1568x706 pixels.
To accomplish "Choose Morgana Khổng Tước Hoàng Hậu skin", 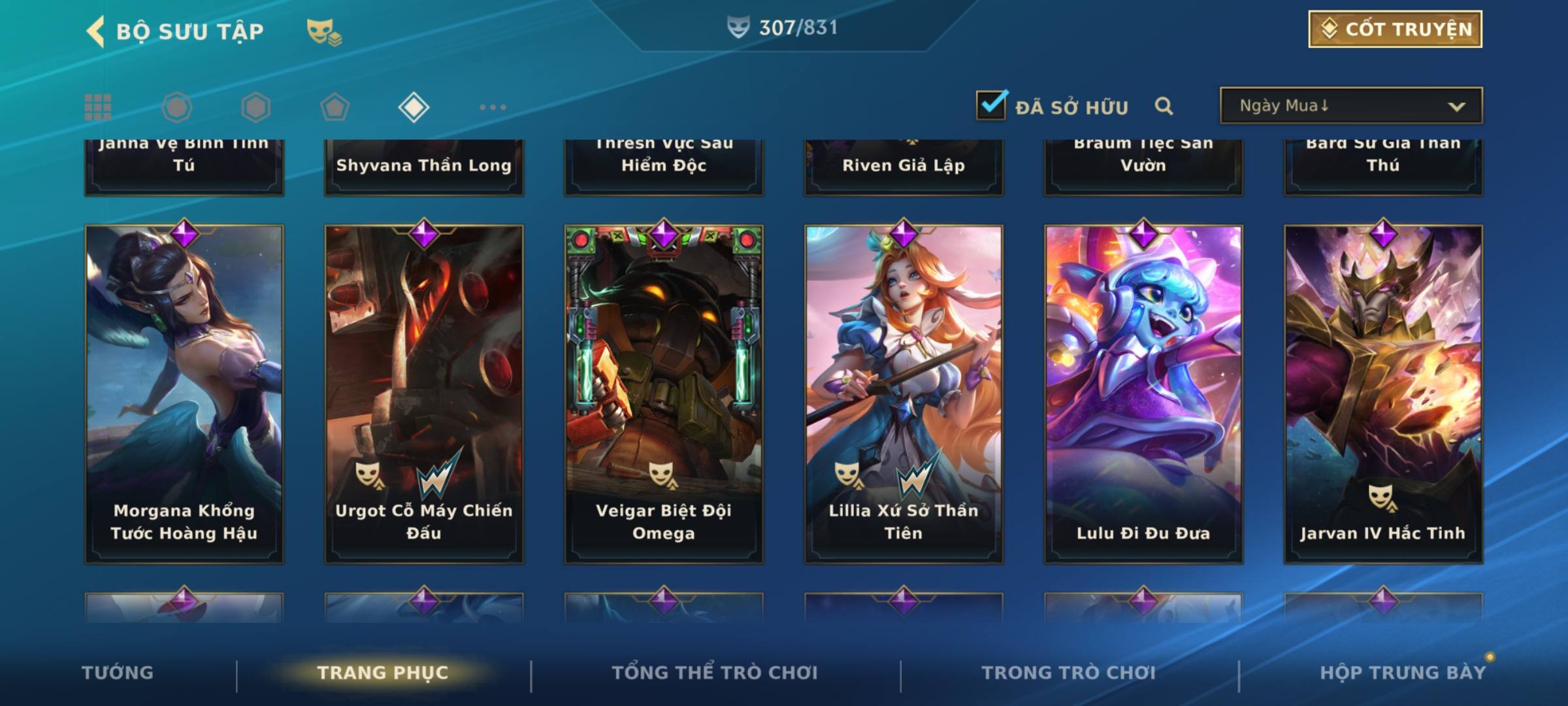I will 184,394.
